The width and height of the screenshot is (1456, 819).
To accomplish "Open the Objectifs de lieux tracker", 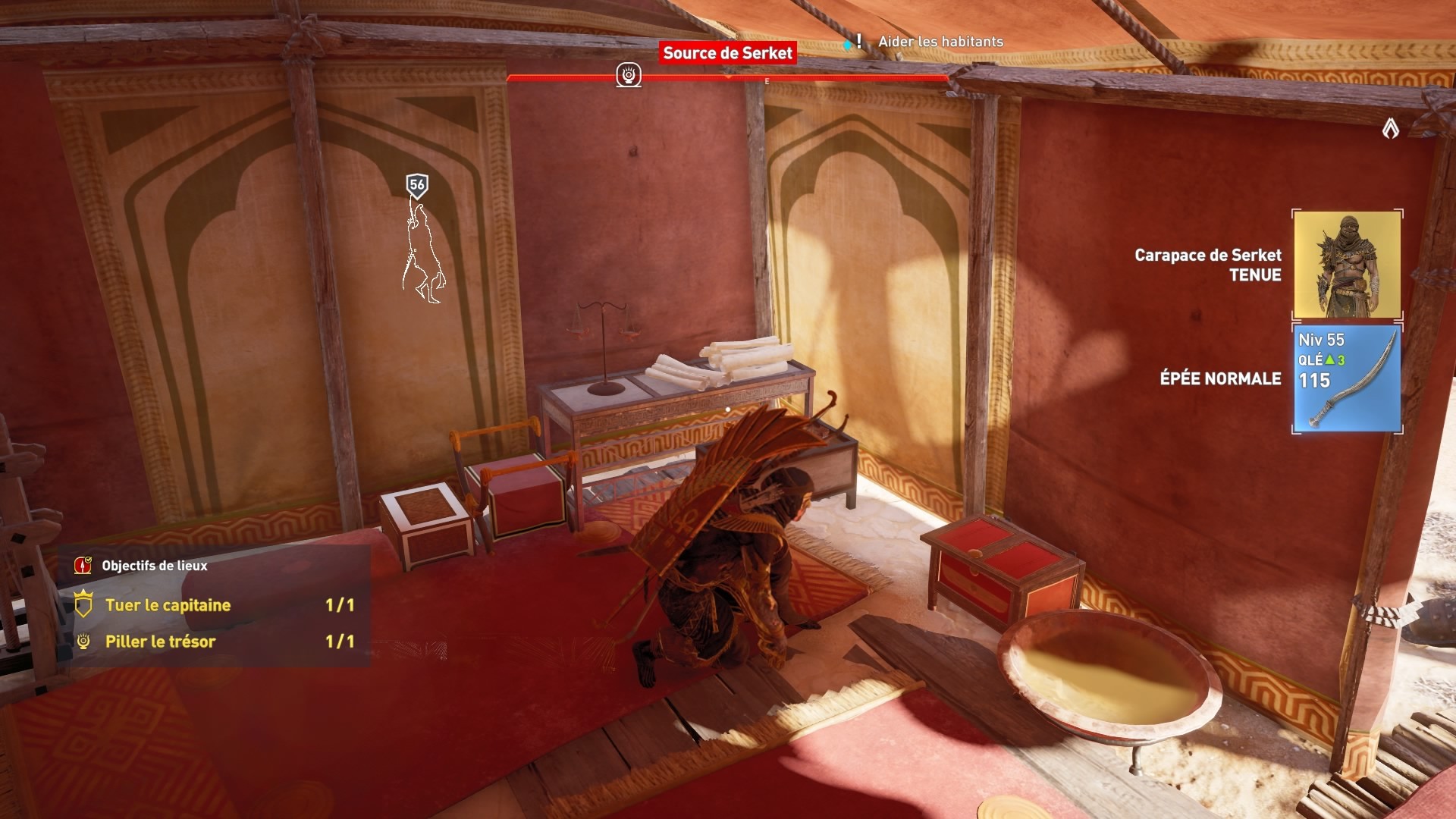I will [154, 566].
